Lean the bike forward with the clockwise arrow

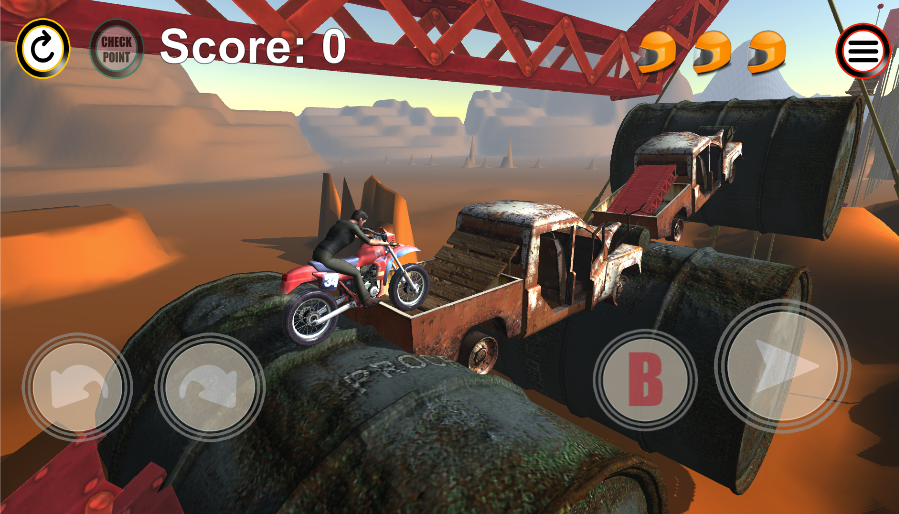coord(210,386)
